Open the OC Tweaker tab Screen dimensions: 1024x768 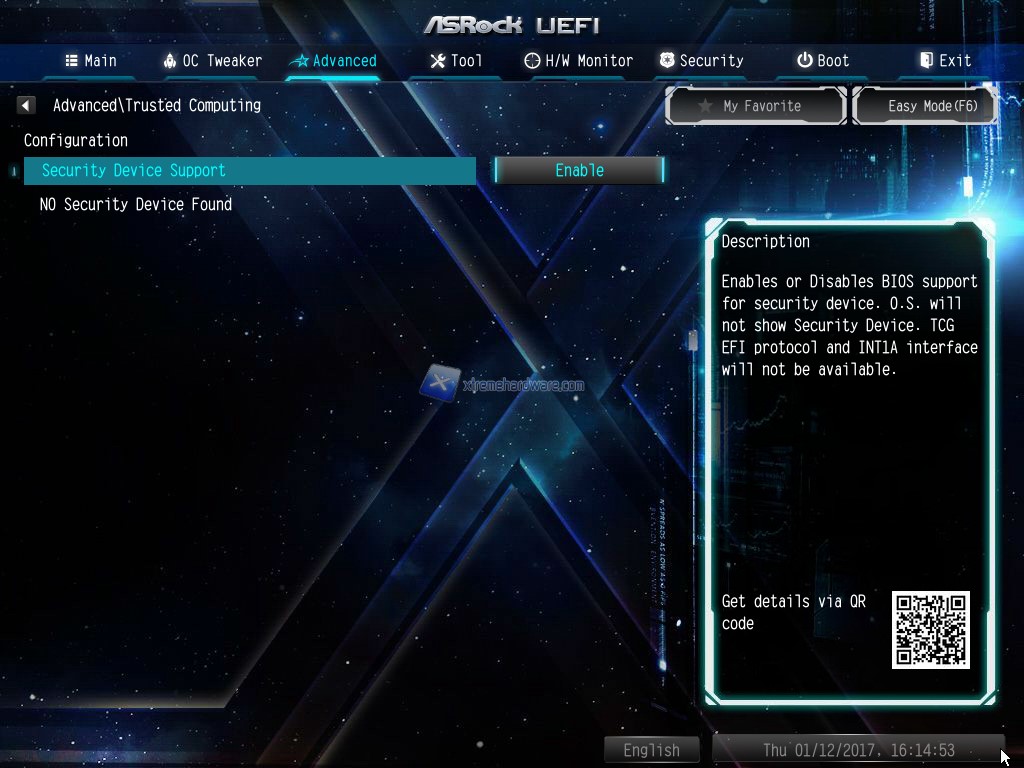[212, 61]
